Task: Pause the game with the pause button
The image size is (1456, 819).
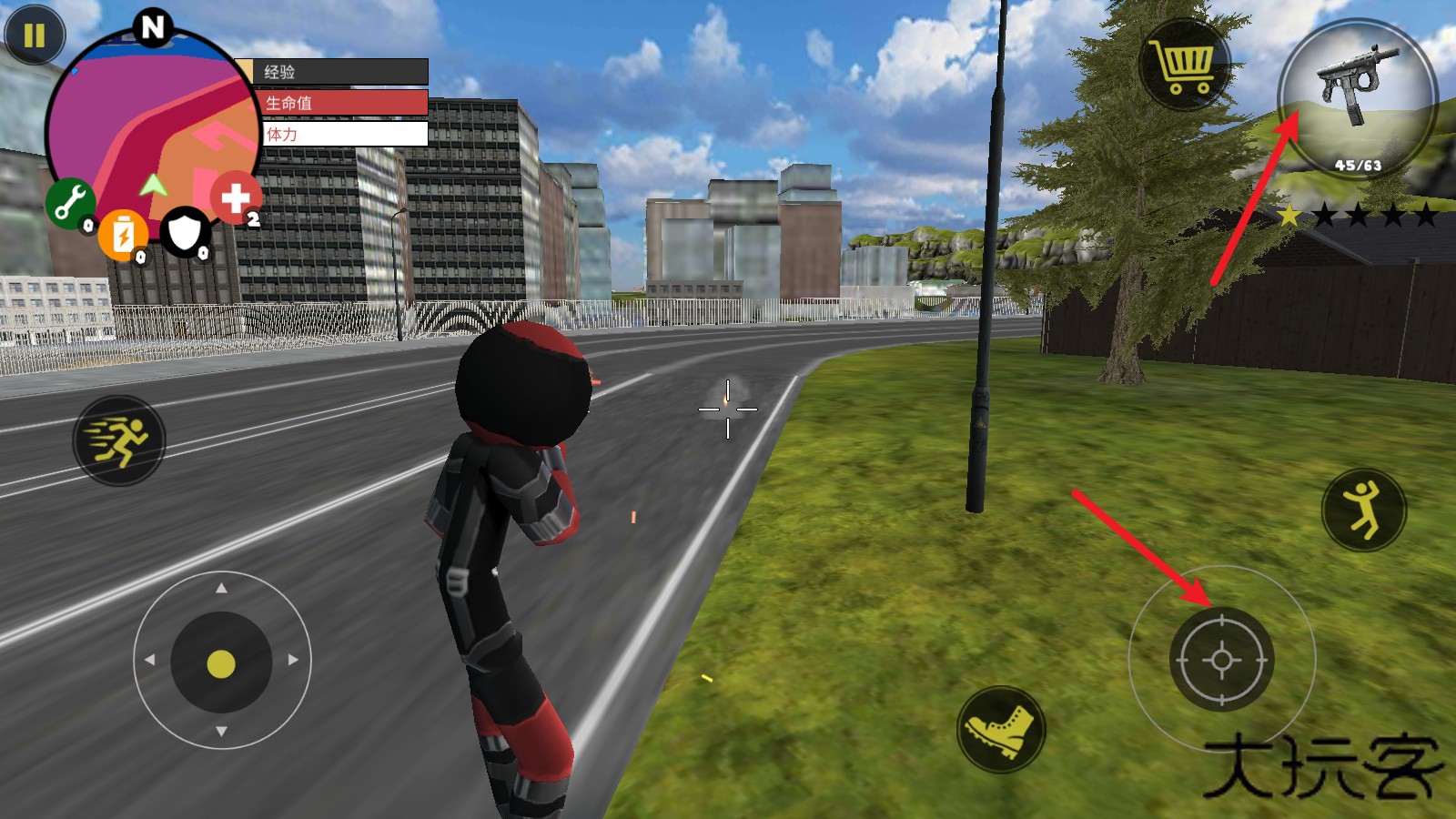Action: click(35, 36)
